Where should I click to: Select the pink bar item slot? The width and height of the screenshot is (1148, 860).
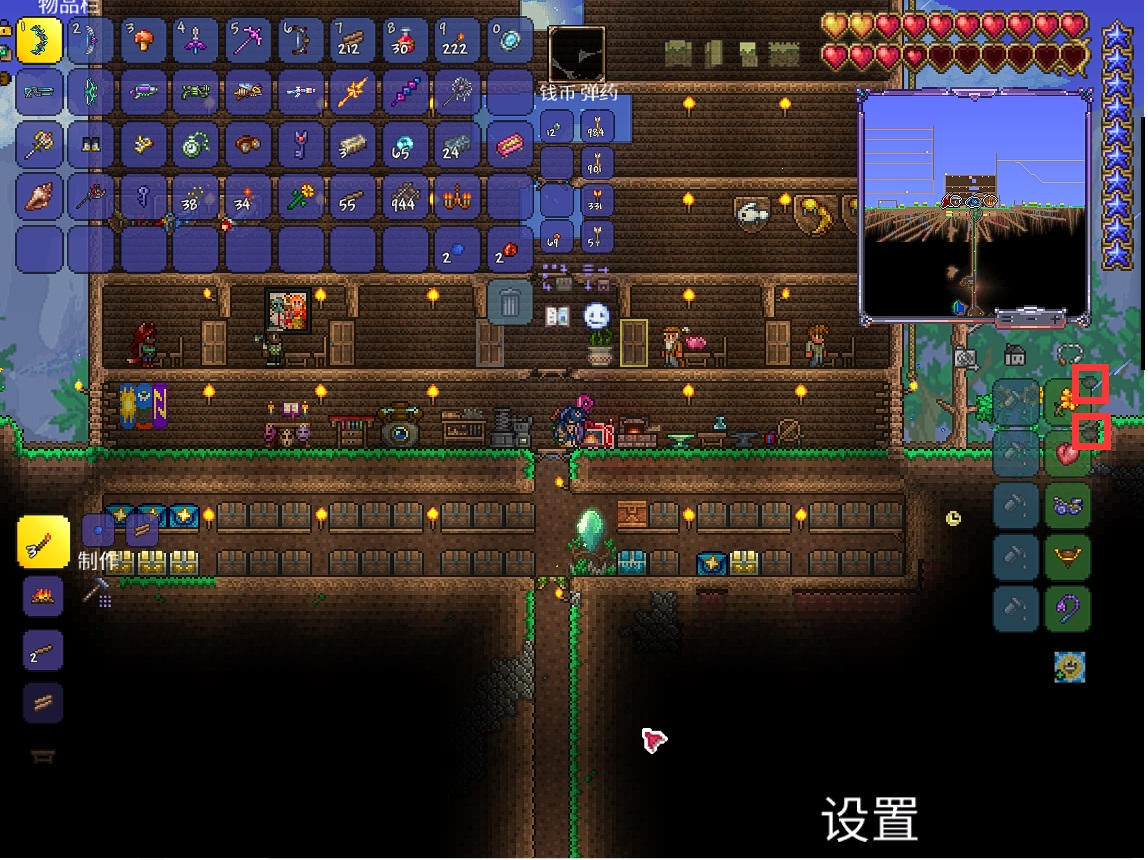pos(509,146)
